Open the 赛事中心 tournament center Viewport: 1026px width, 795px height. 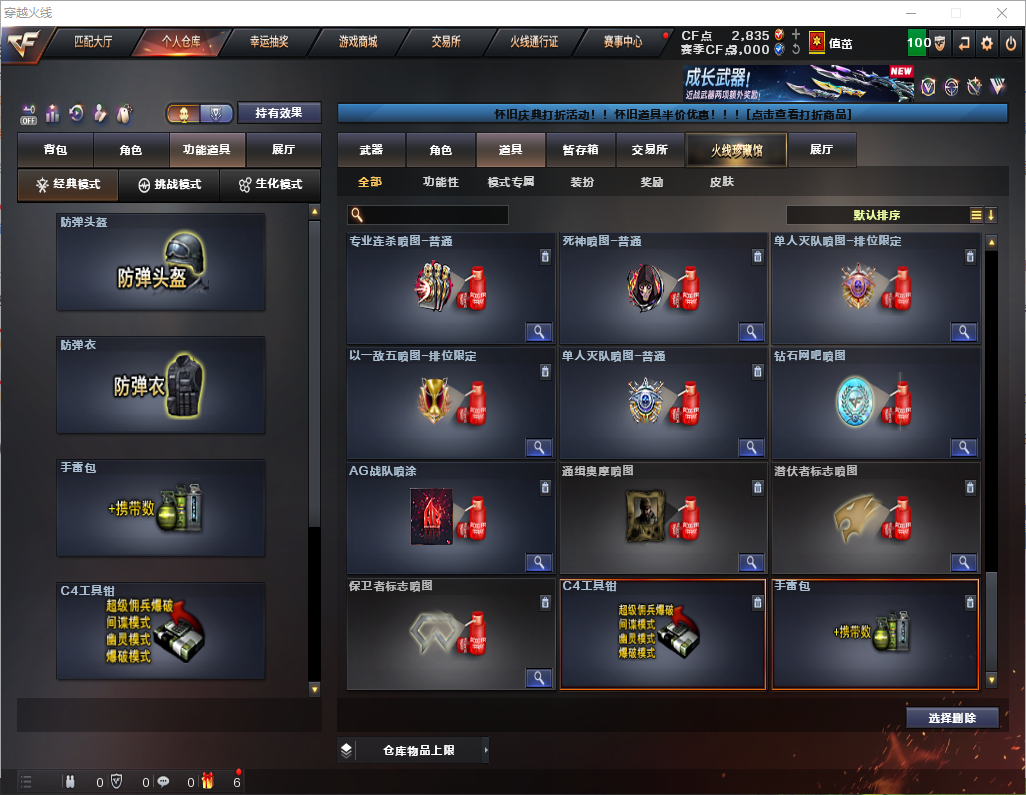click(x=622, y=42)
